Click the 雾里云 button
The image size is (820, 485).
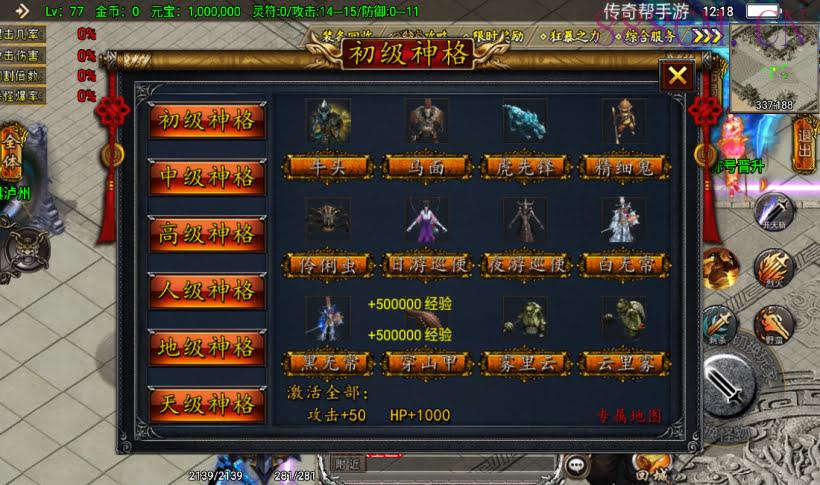click(524, 362)
